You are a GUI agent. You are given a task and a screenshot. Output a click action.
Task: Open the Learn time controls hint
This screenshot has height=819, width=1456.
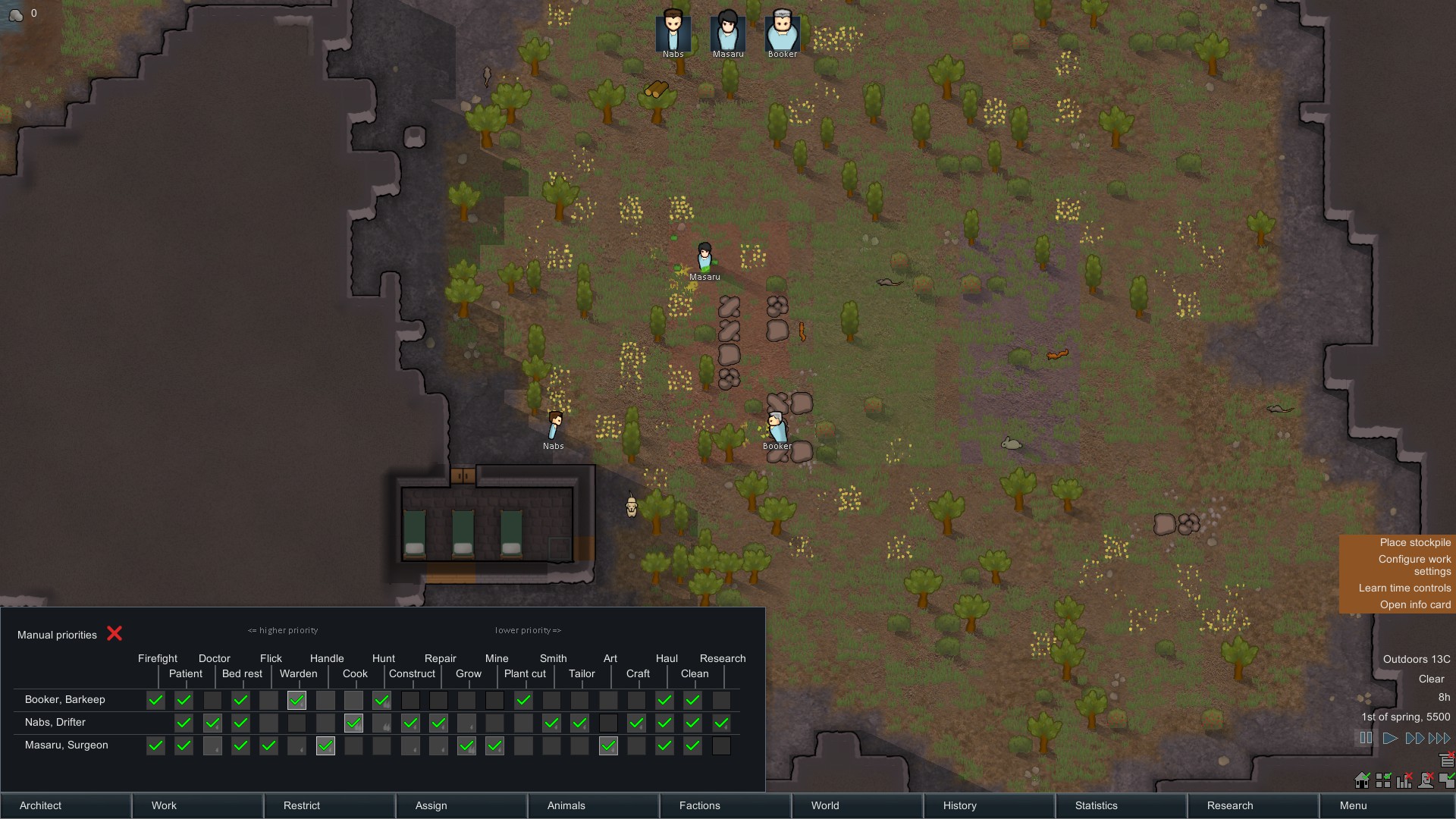pyautogui.click(x=1404, y=588)
